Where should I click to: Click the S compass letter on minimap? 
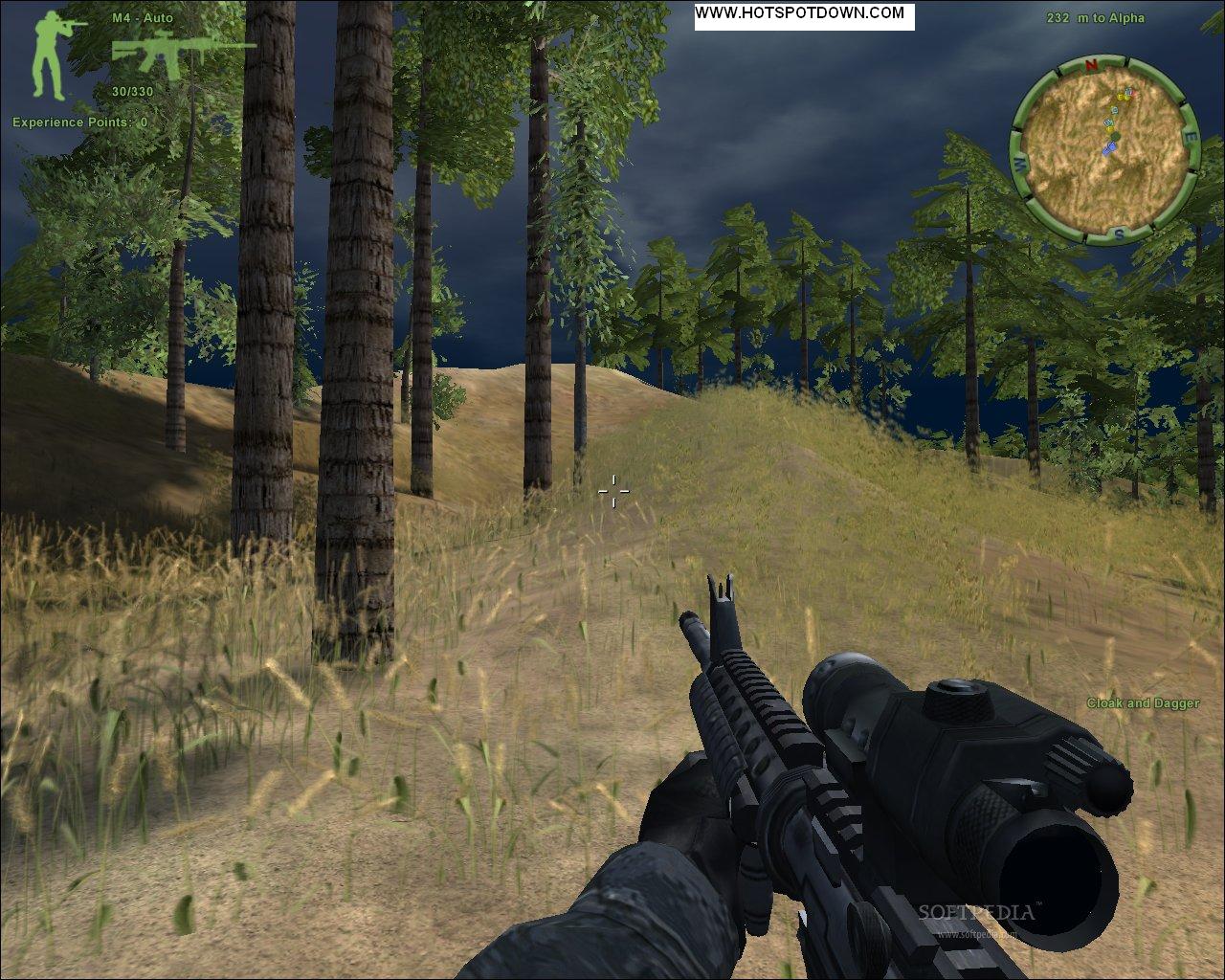(1120, 234)
